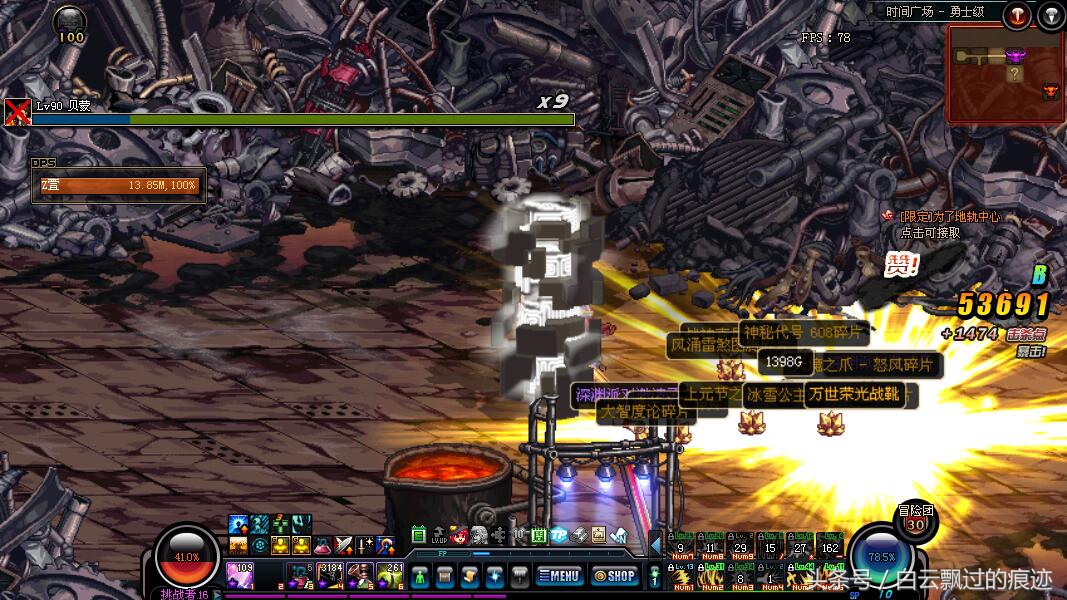The width and height of the screenshot is (1067, 600).
Task: Open the quest scroll button
Action: click(x=470, y=576)
